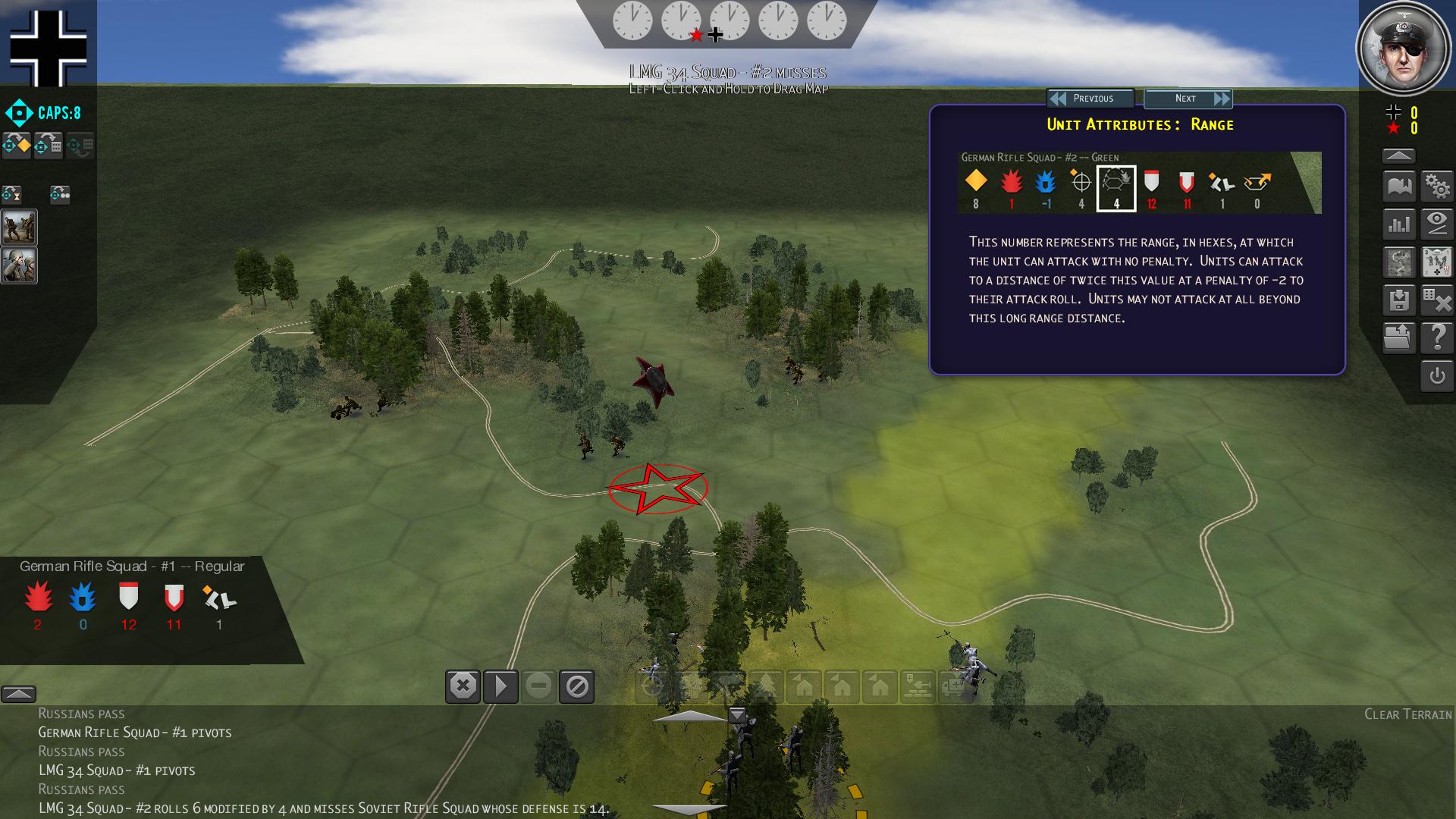Click the circle-slash pass button
Image resolution: width=1456 pixels, height=819 pixels.
coord(576,686)
